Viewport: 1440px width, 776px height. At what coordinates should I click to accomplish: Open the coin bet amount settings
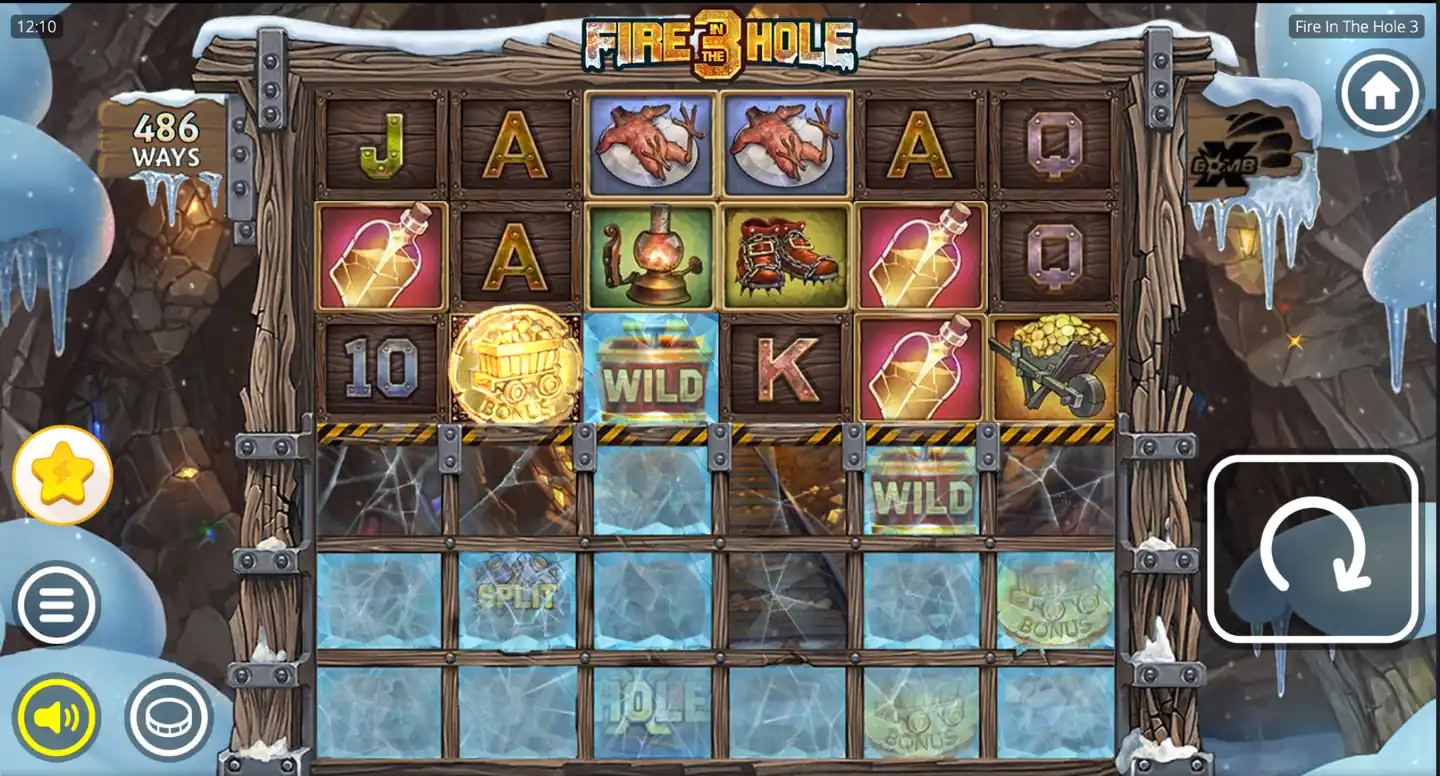coord(168,716)
